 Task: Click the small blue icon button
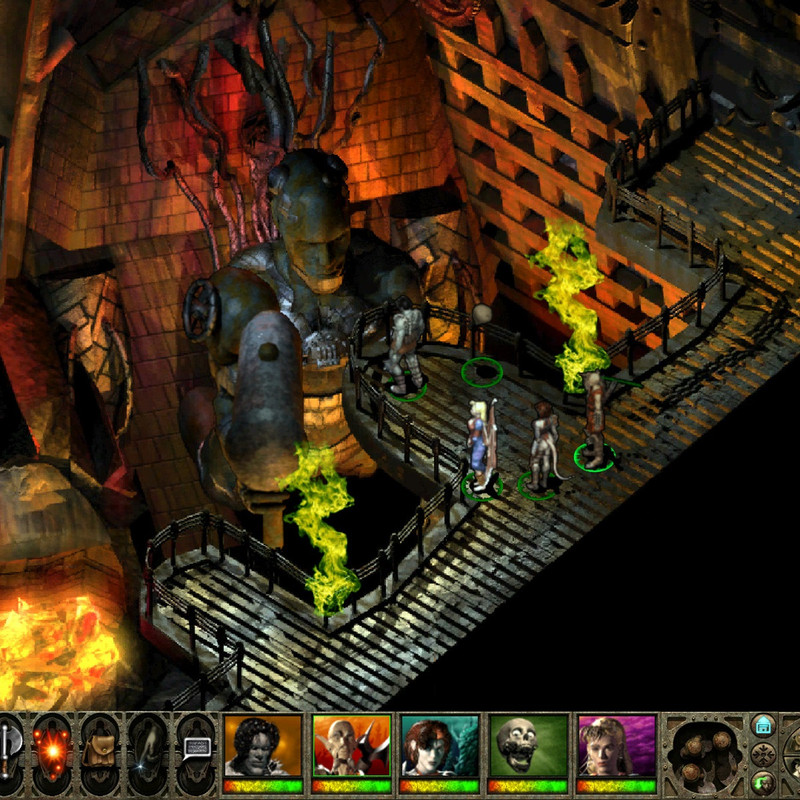pyautogui.click(x=763, y=724)
